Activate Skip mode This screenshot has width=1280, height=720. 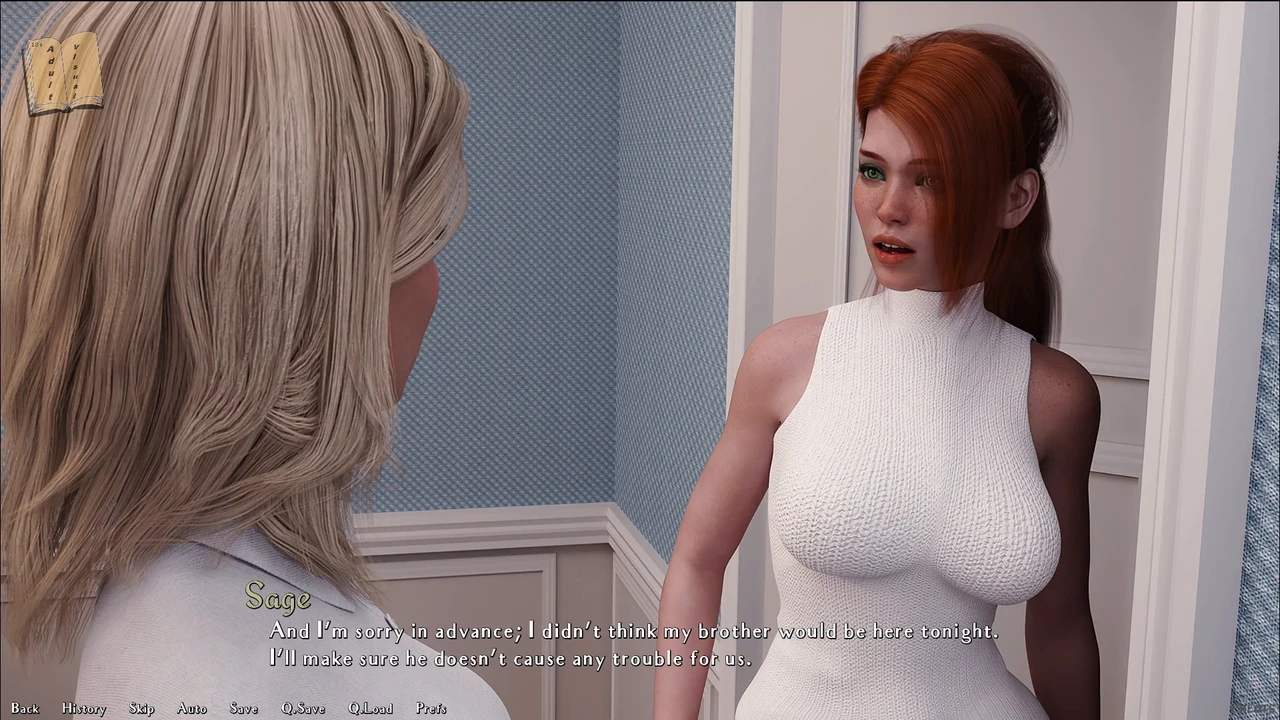[x=142, y=708]
